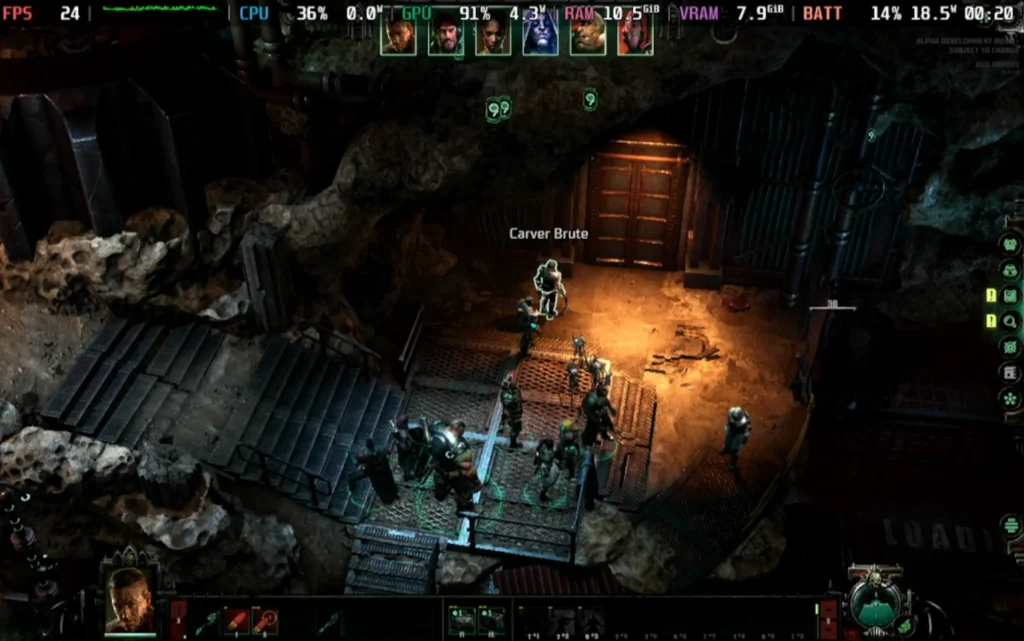
Task: Open the top icon in the right sidebar
Action: (1010, 243)
